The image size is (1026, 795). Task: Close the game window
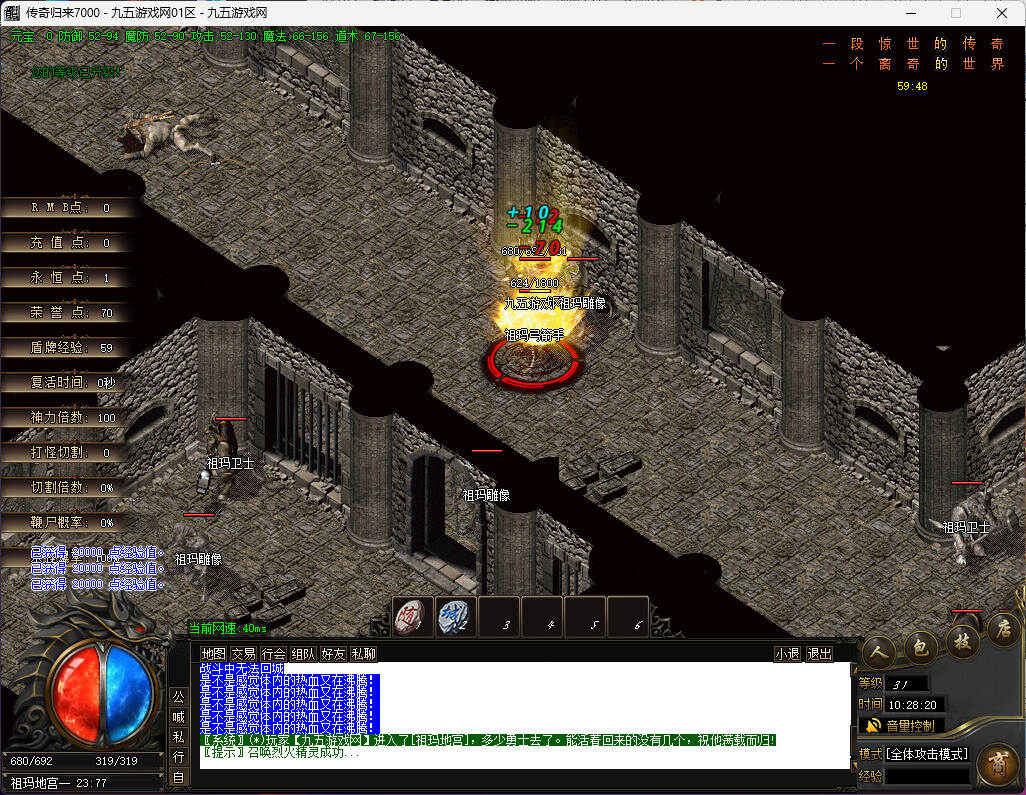tap(1002, 13)
